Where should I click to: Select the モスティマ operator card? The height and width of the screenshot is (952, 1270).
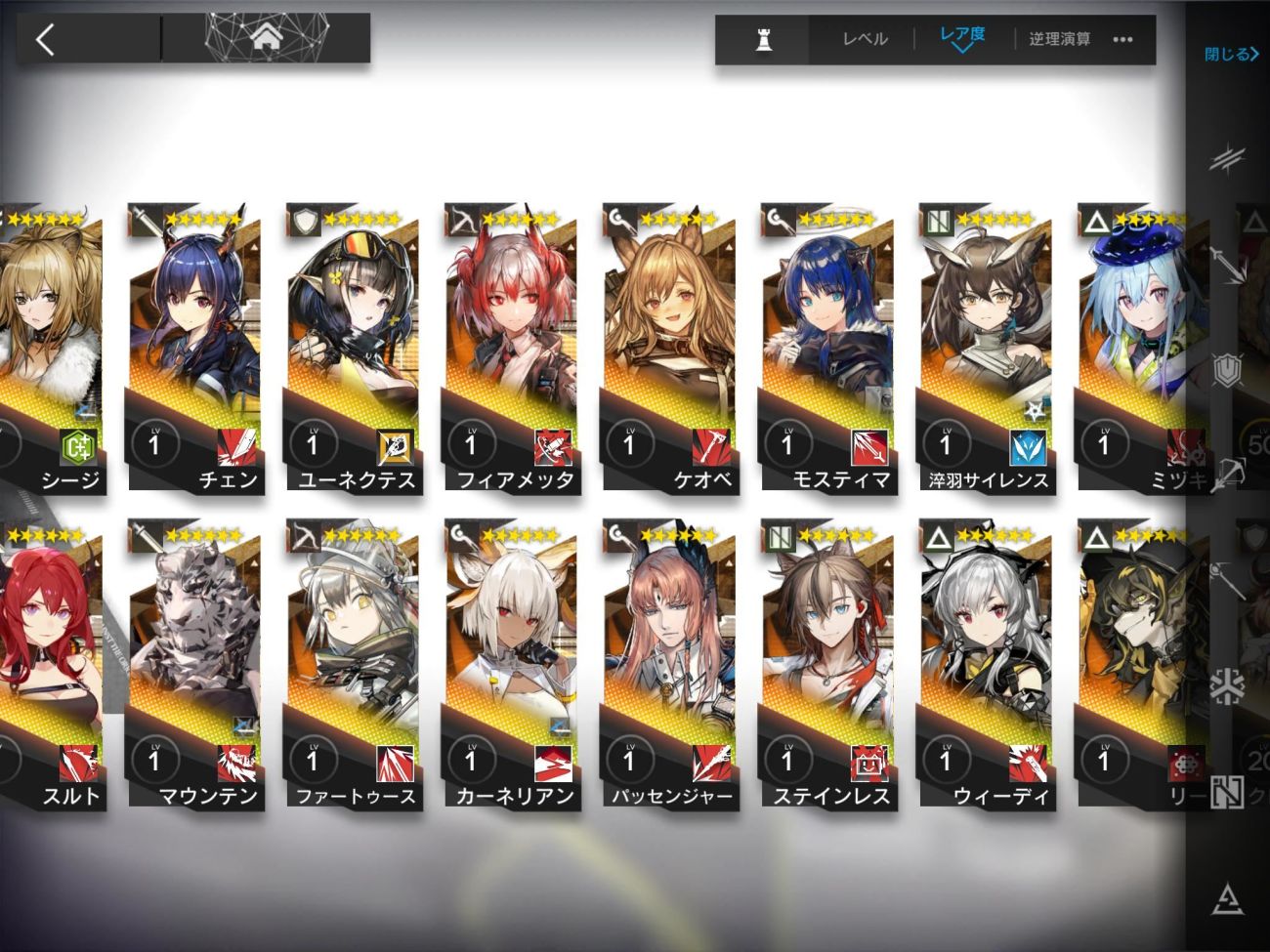(826, 347)
